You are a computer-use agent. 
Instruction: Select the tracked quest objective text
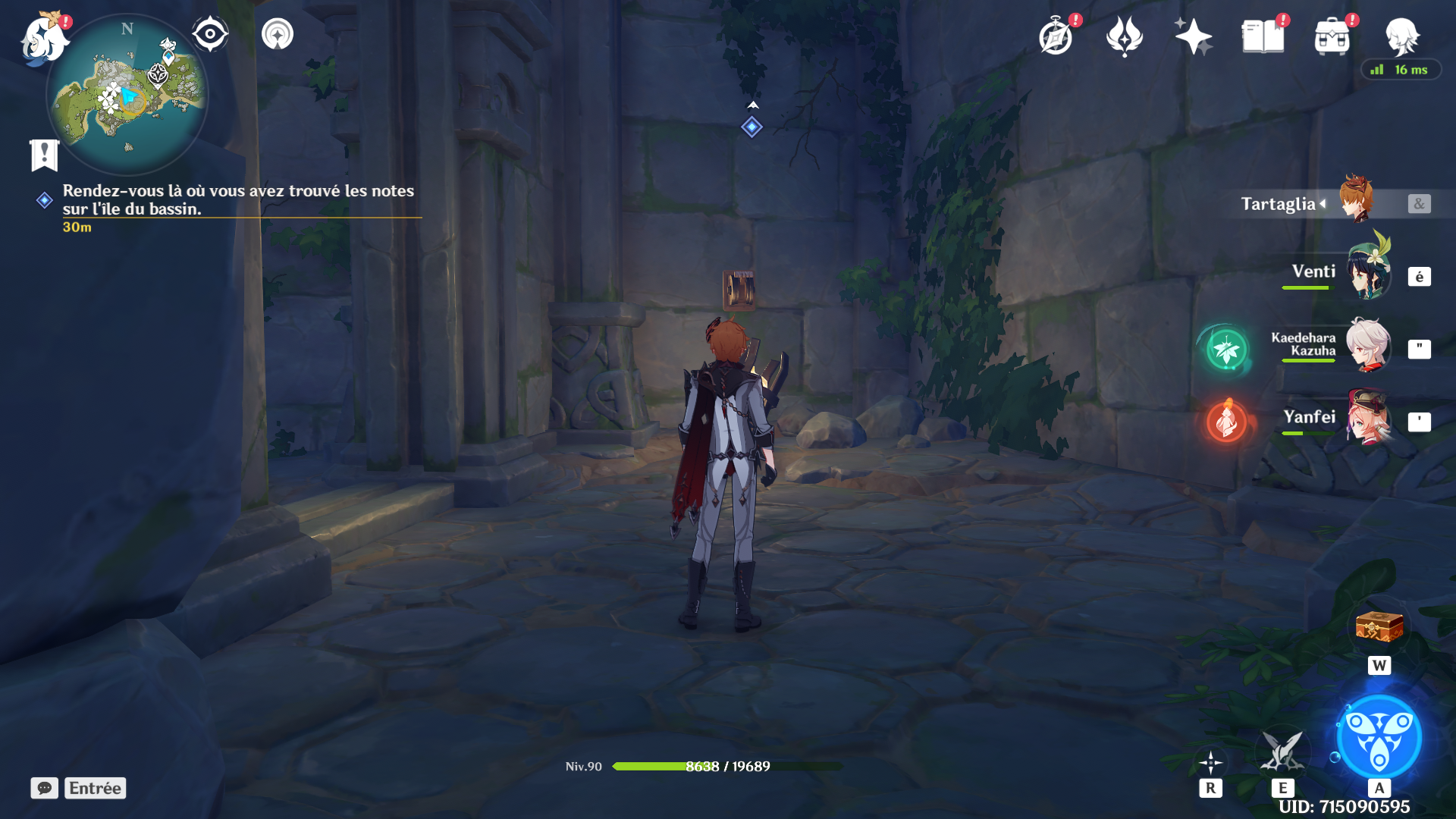point(238,199)
